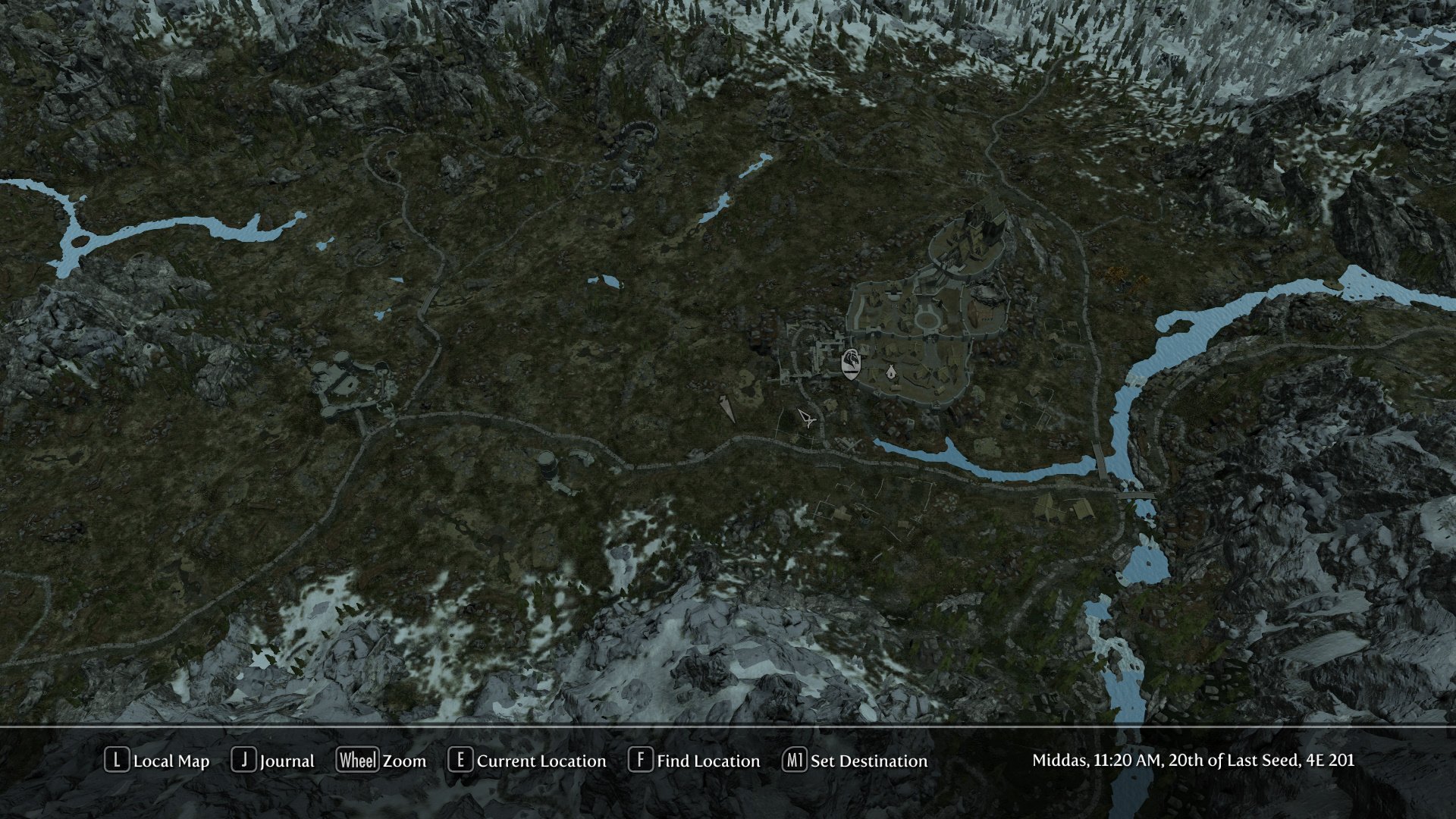
Task: Select the small house marker inside the city
Action: point(891,372)
